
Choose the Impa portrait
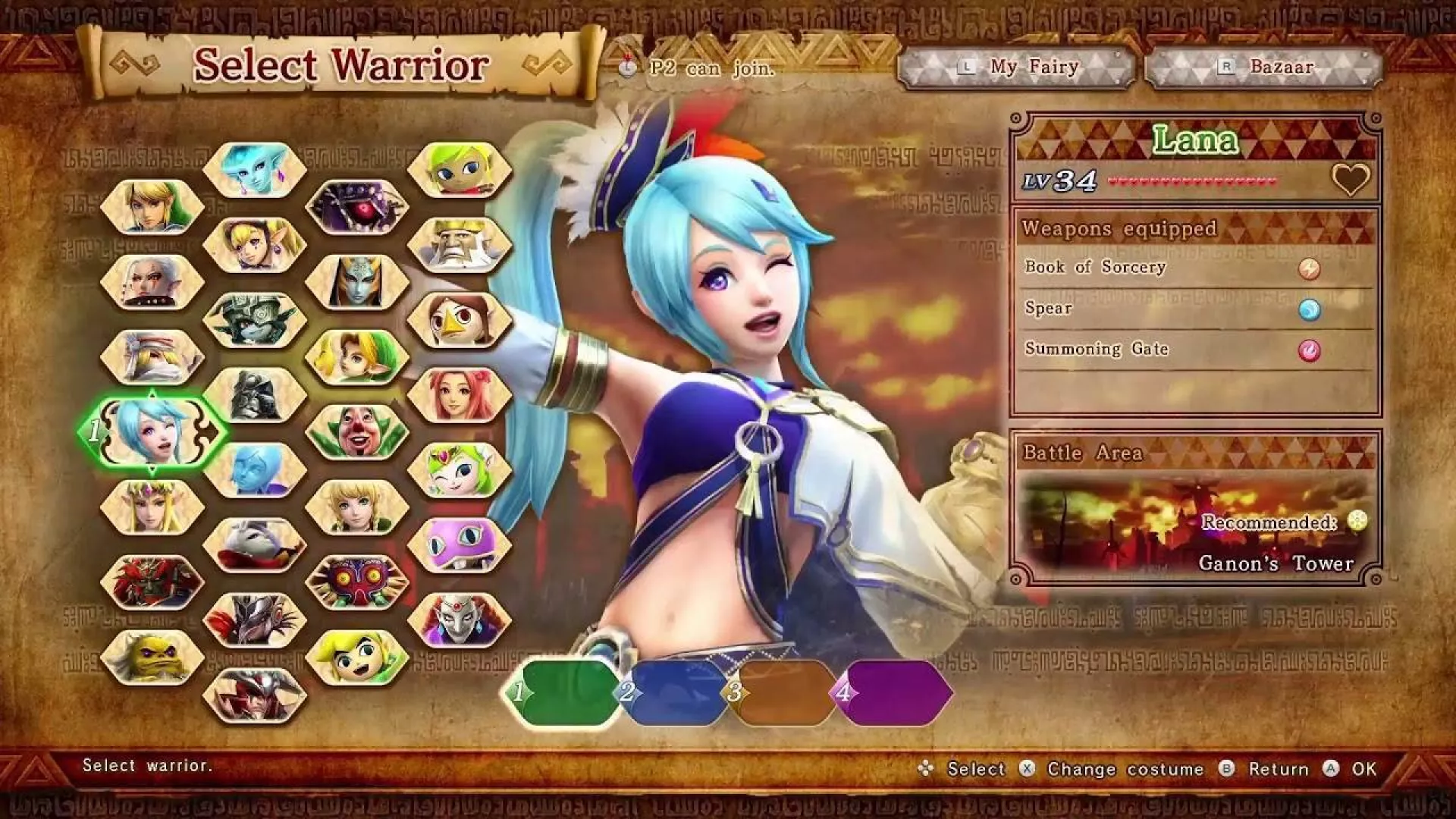pos(152,281)
